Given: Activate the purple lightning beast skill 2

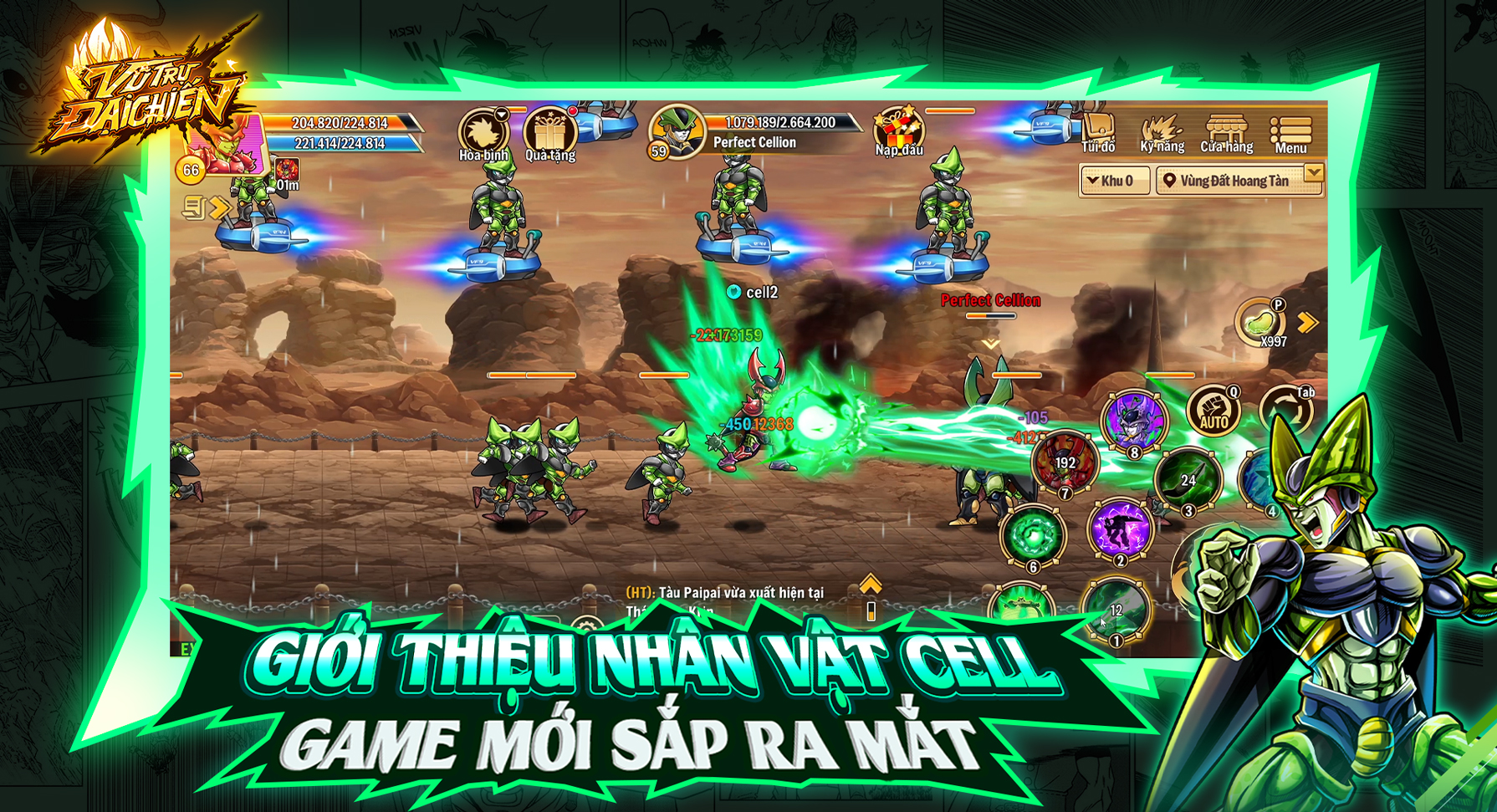Looking at the screenshot, I should click(1119, 529).
